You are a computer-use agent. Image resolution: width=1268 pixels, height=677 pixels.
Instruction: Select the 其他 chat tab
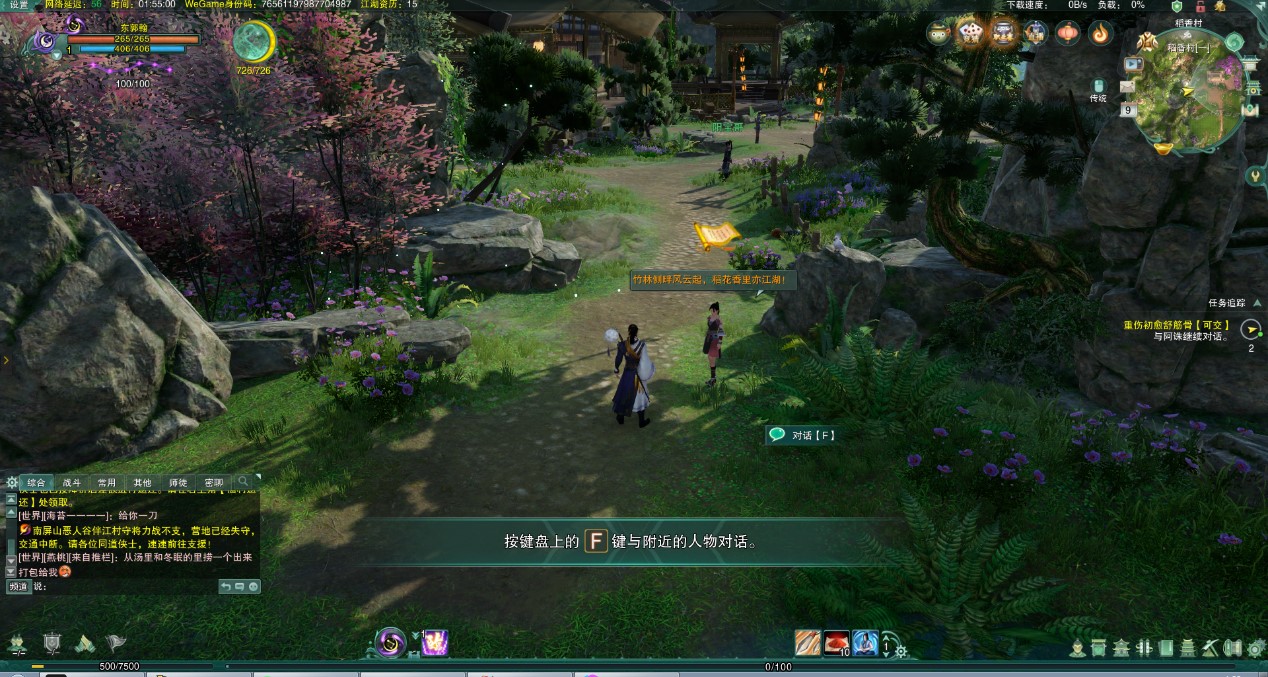142,482
